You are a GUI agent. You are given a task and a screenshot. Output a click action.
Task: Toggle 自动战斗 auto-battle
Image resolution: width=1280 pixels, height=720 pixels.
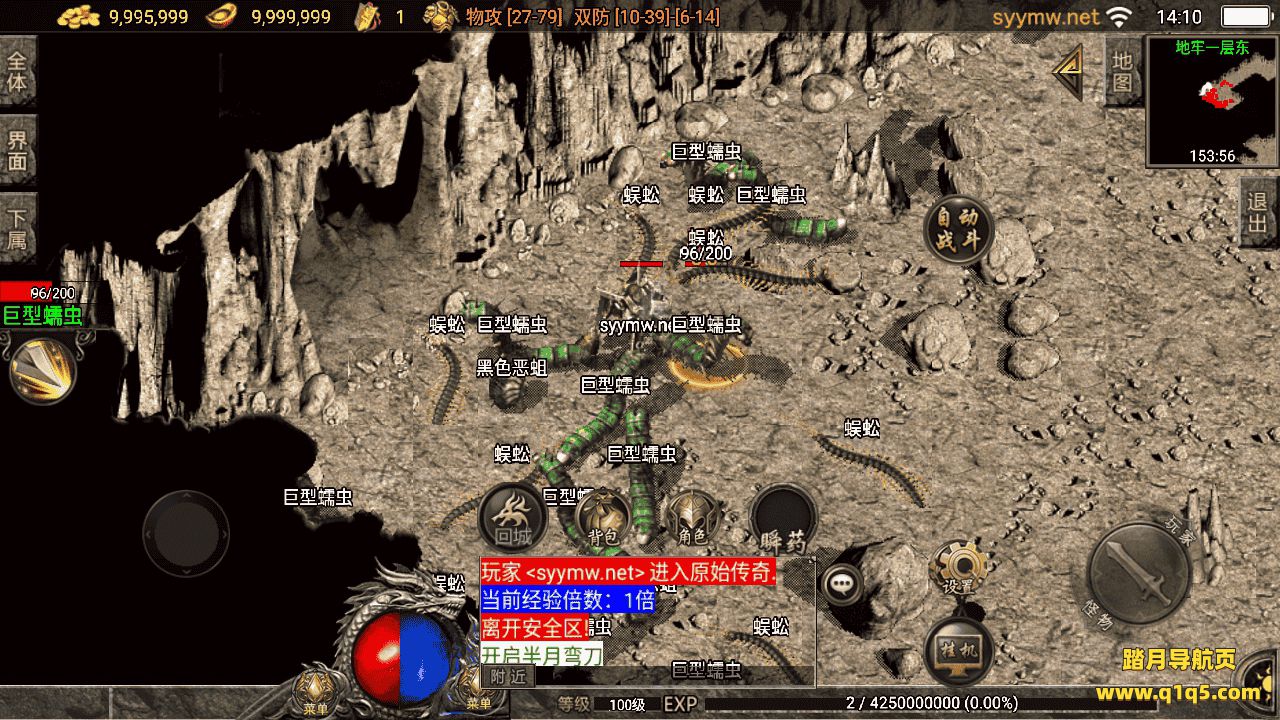pyautogui.click(x=958, y=231)
